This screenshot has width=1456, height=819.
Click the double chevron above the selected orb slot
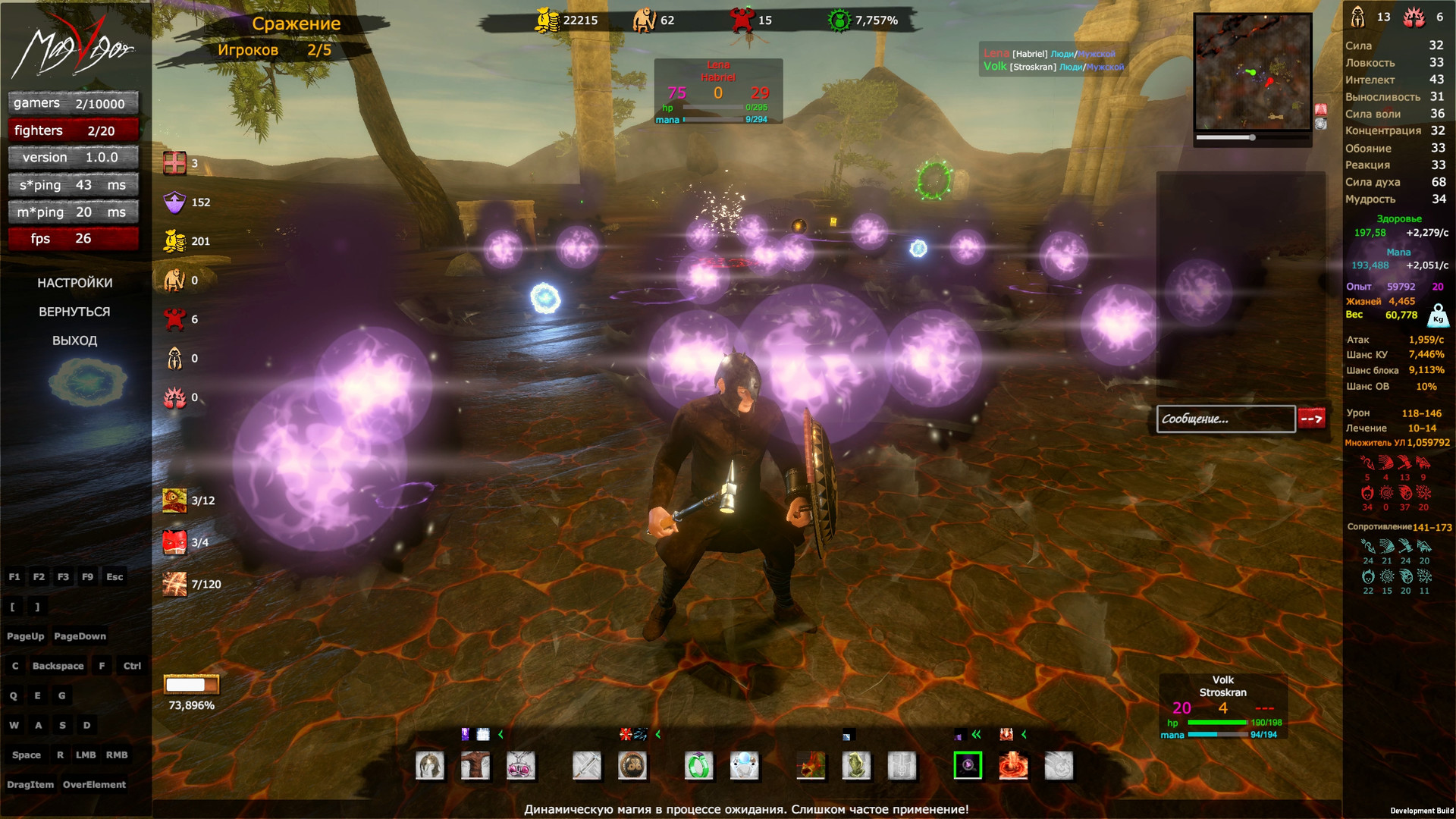(x=977, y=734)
